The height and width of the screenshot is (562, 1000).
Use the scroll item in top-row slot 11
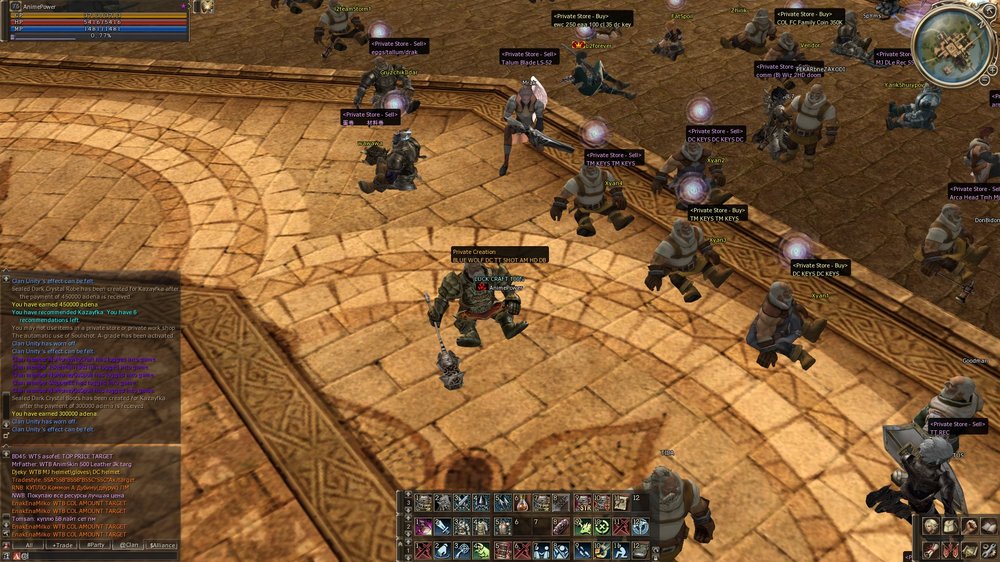coord(620,503)
